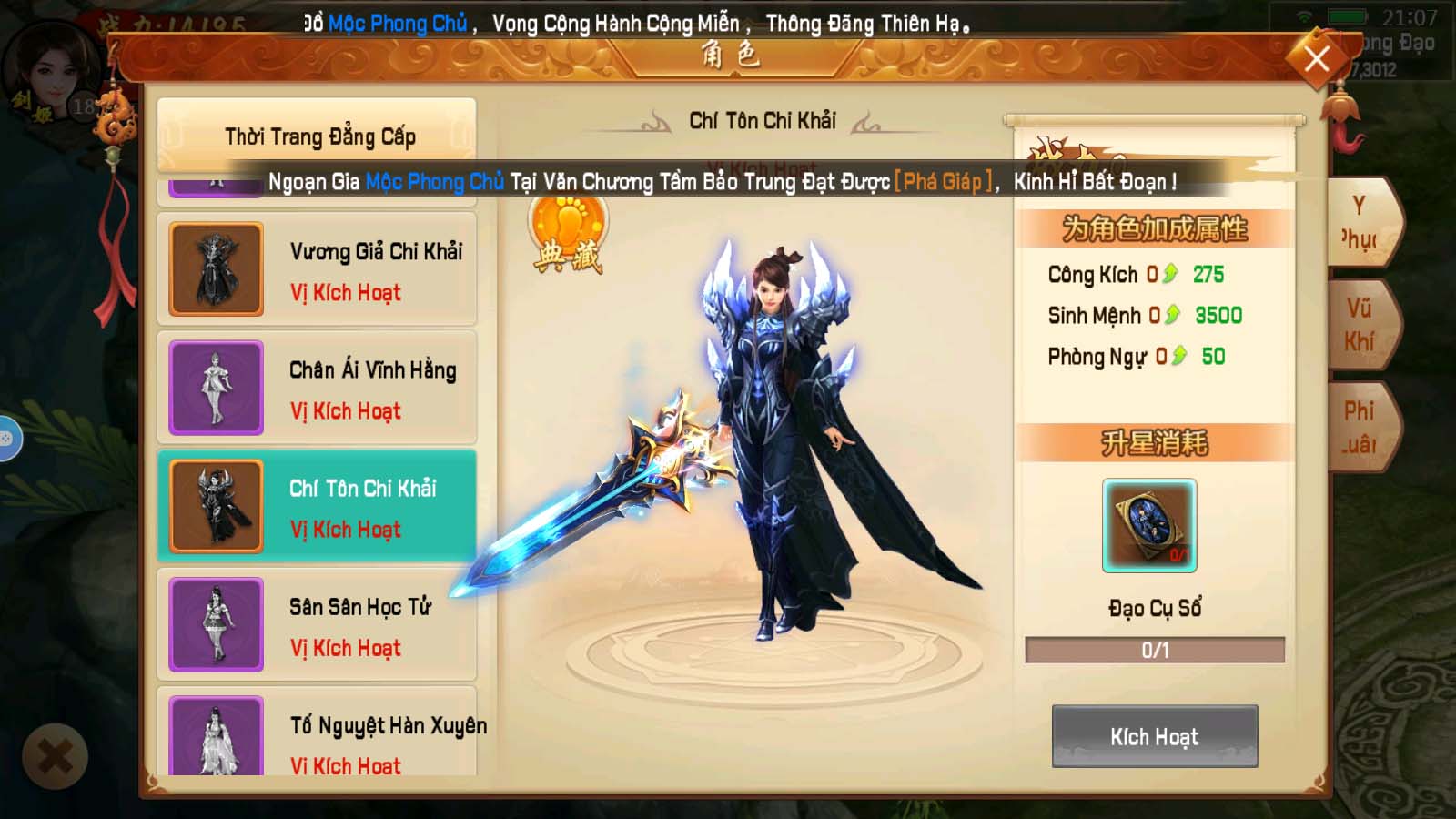This screenshot has width=1456, height=819.
Task: Select the Vương Giả Chi Khải costume
Action: click(x=318, y=270)
